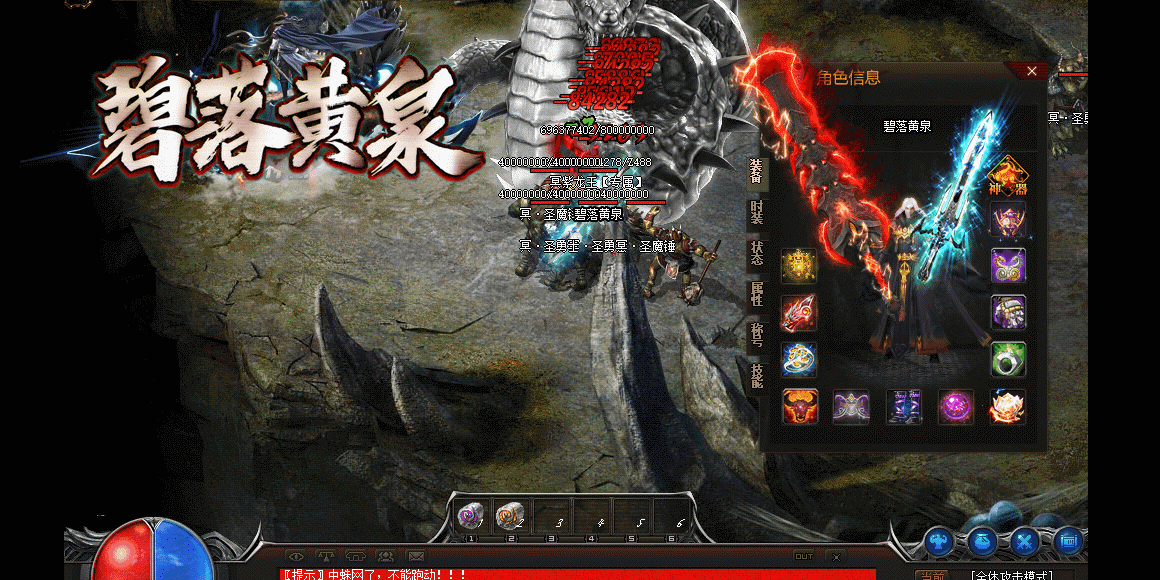Open the character menu round blue button
The height and width of the screenshot is (580, 1160).
coord(939,542)
